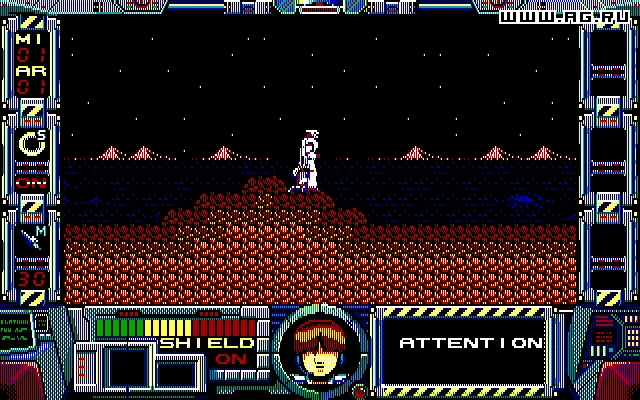This screenshot has height=400, width=640.
Task: Open the www.ag.ru watermark link
Action: pos(566,19)
